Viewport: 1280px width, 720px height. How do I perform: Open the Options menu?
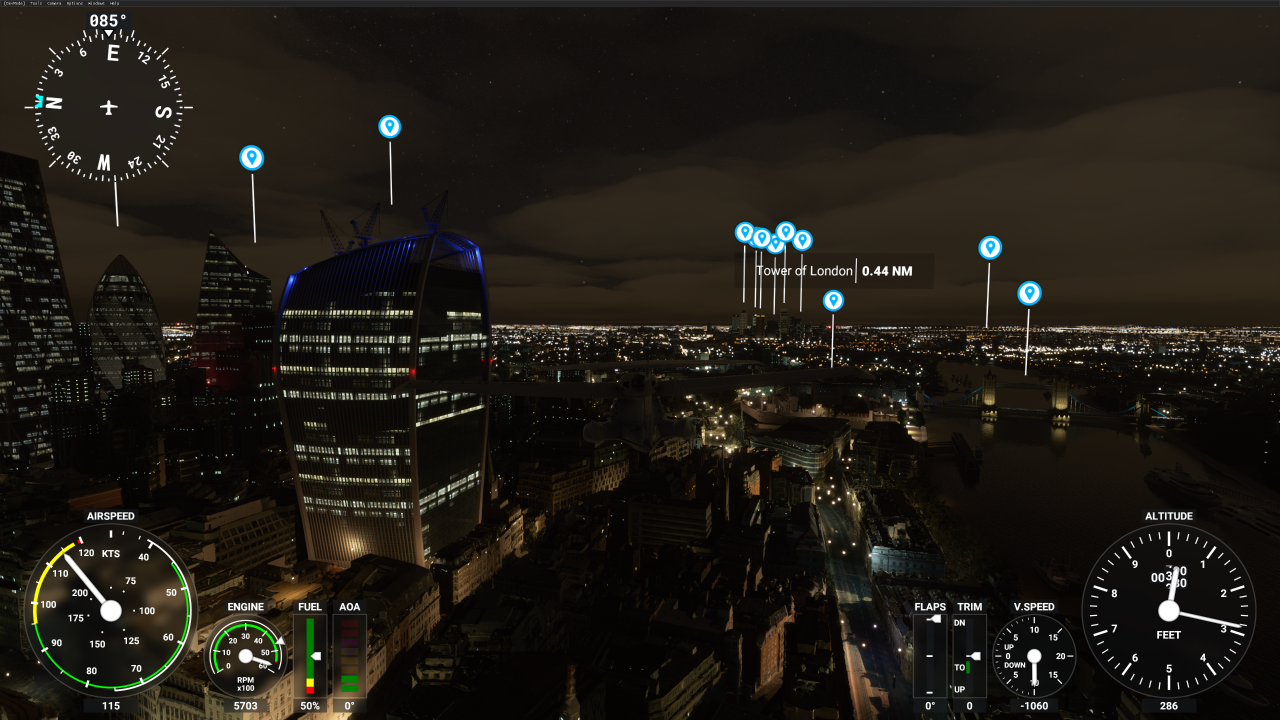(x=74, y=3)
